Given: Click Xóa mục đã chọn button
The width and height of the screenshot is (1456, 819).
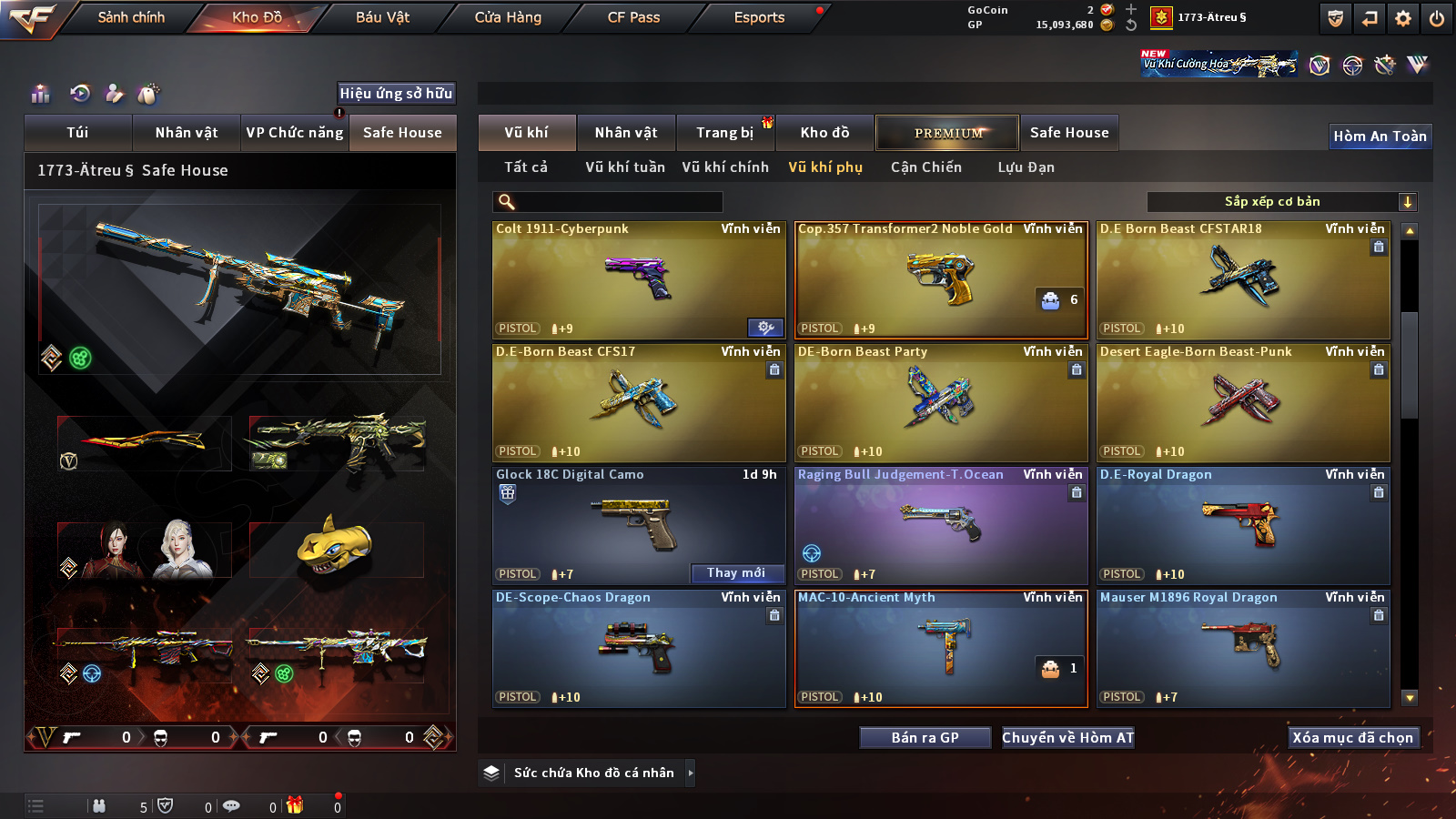Looking at the screenshot, I should (1352, 738).
